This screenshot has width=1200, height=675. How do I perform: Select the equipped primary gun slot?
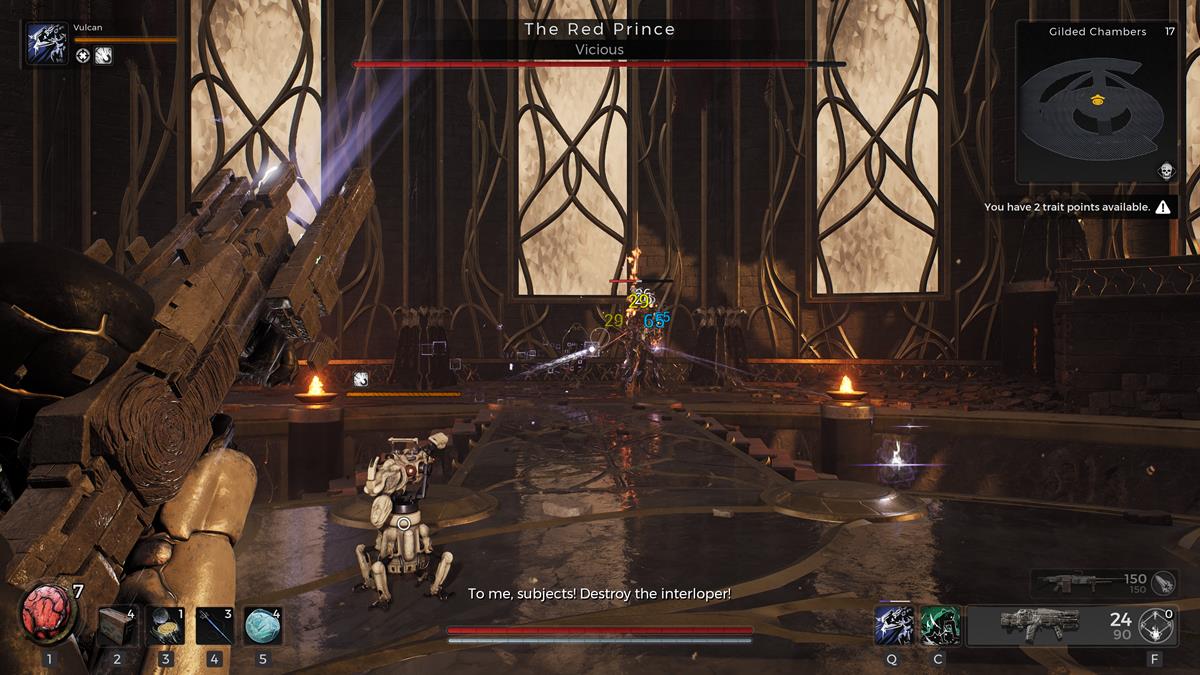coord(1038,625)
